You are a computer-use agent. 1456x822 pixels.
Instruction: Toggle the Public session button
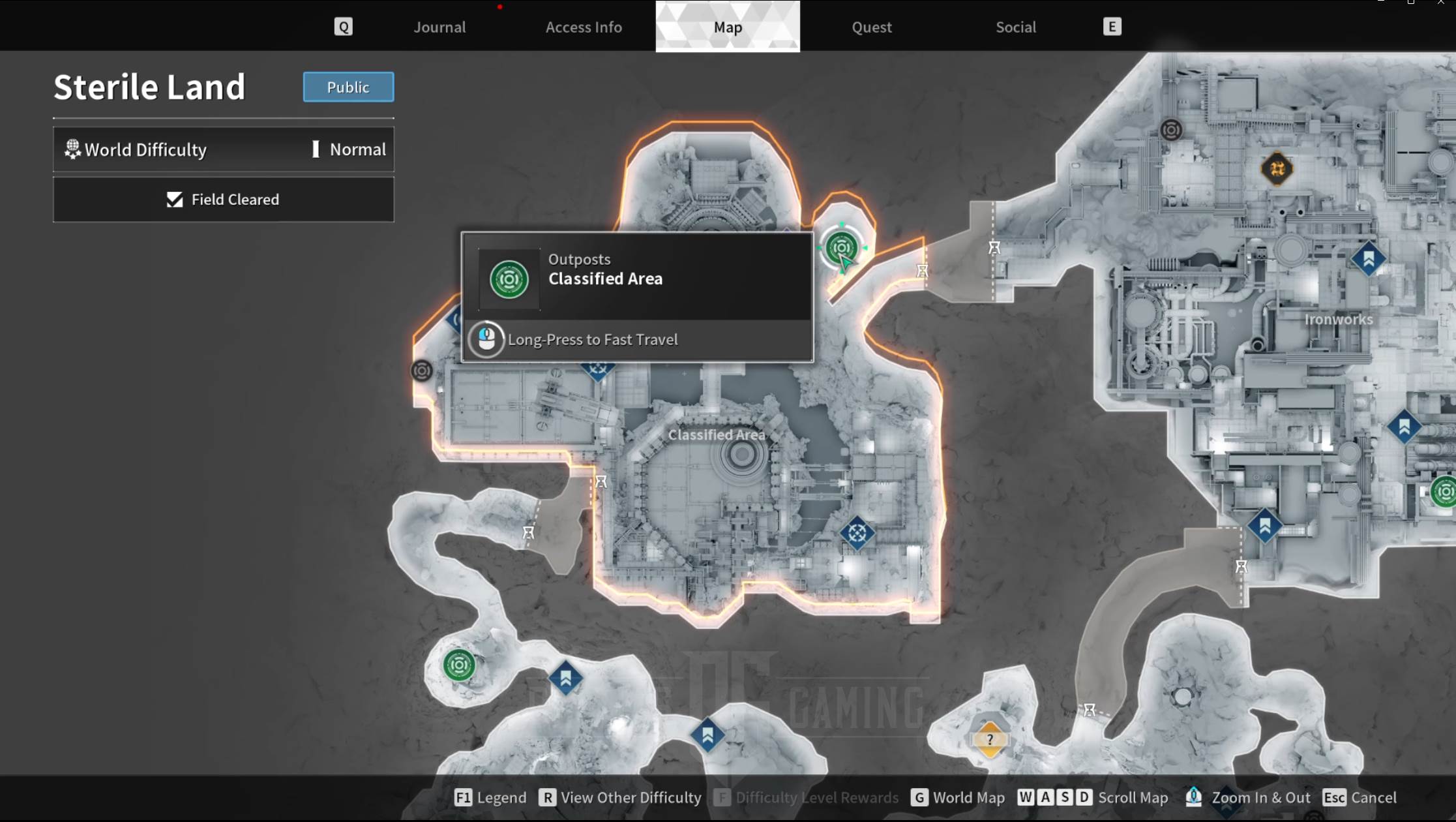point(348,87)
